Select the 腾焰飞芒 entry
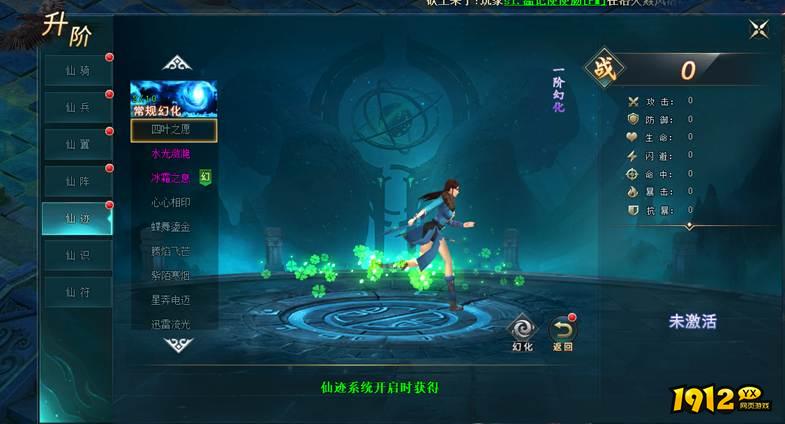 pyautogui.click(x=170, y=251)
